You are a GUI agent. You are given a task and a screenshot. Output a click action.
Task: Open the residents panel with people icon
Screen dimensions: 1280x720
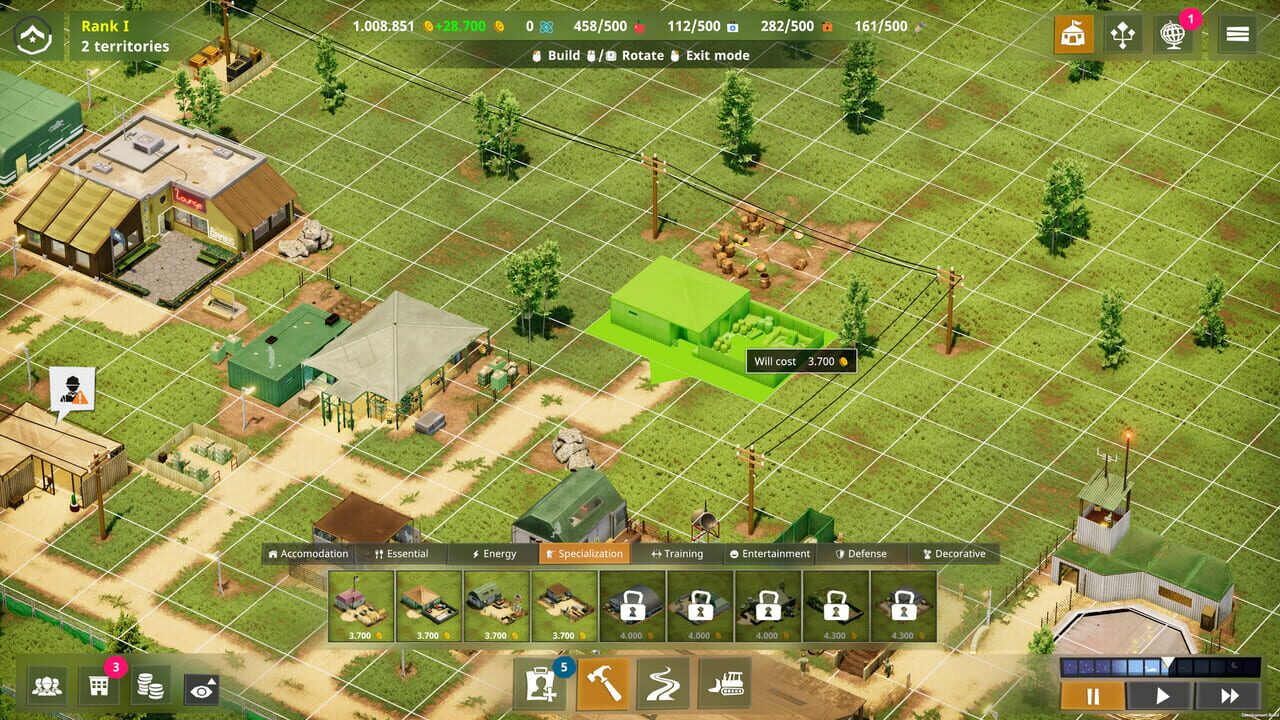click(48, 686)
